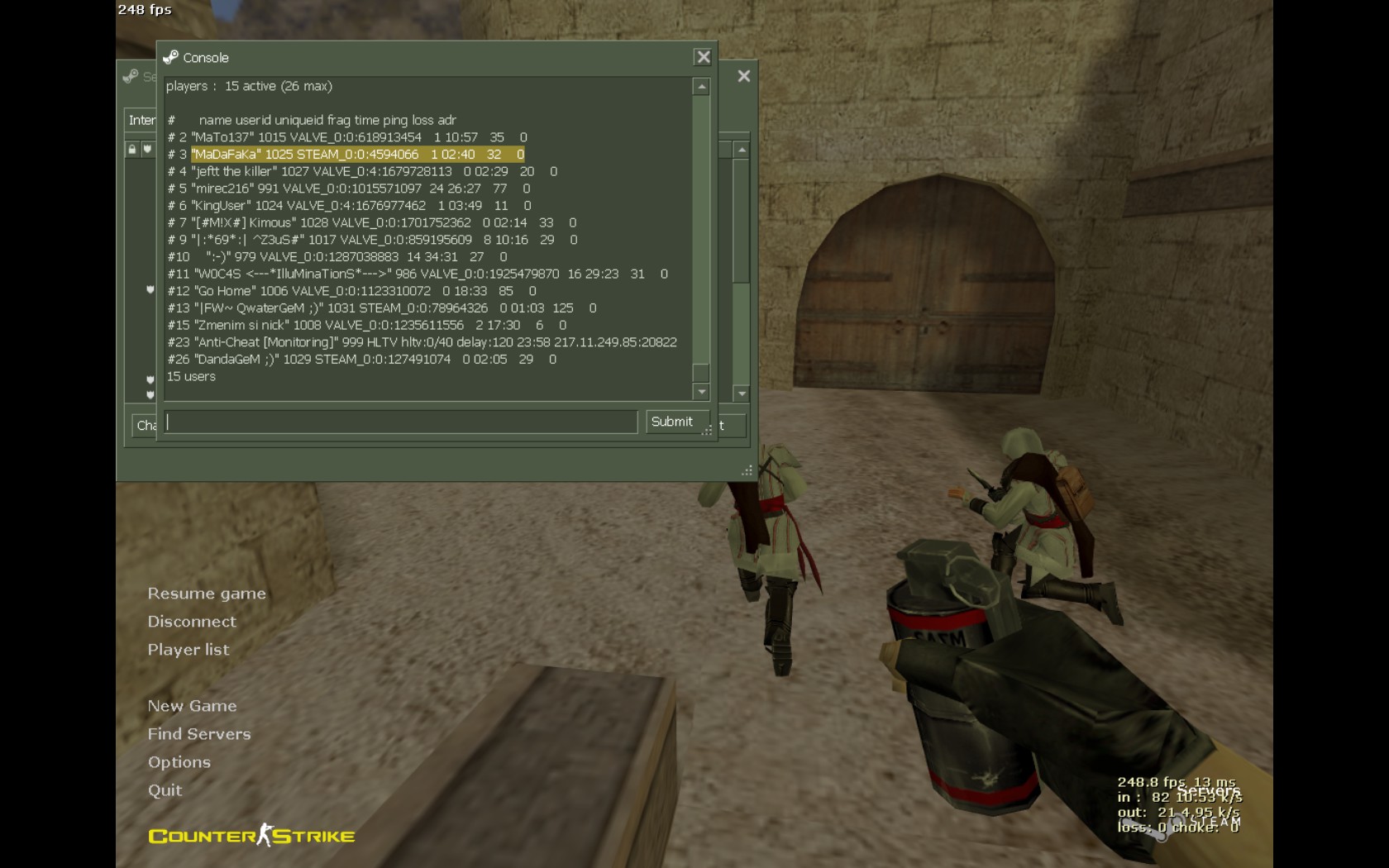1389x868 pixels.
Task: Click the "KingUser" line in console output
Action: coord(349,206)
